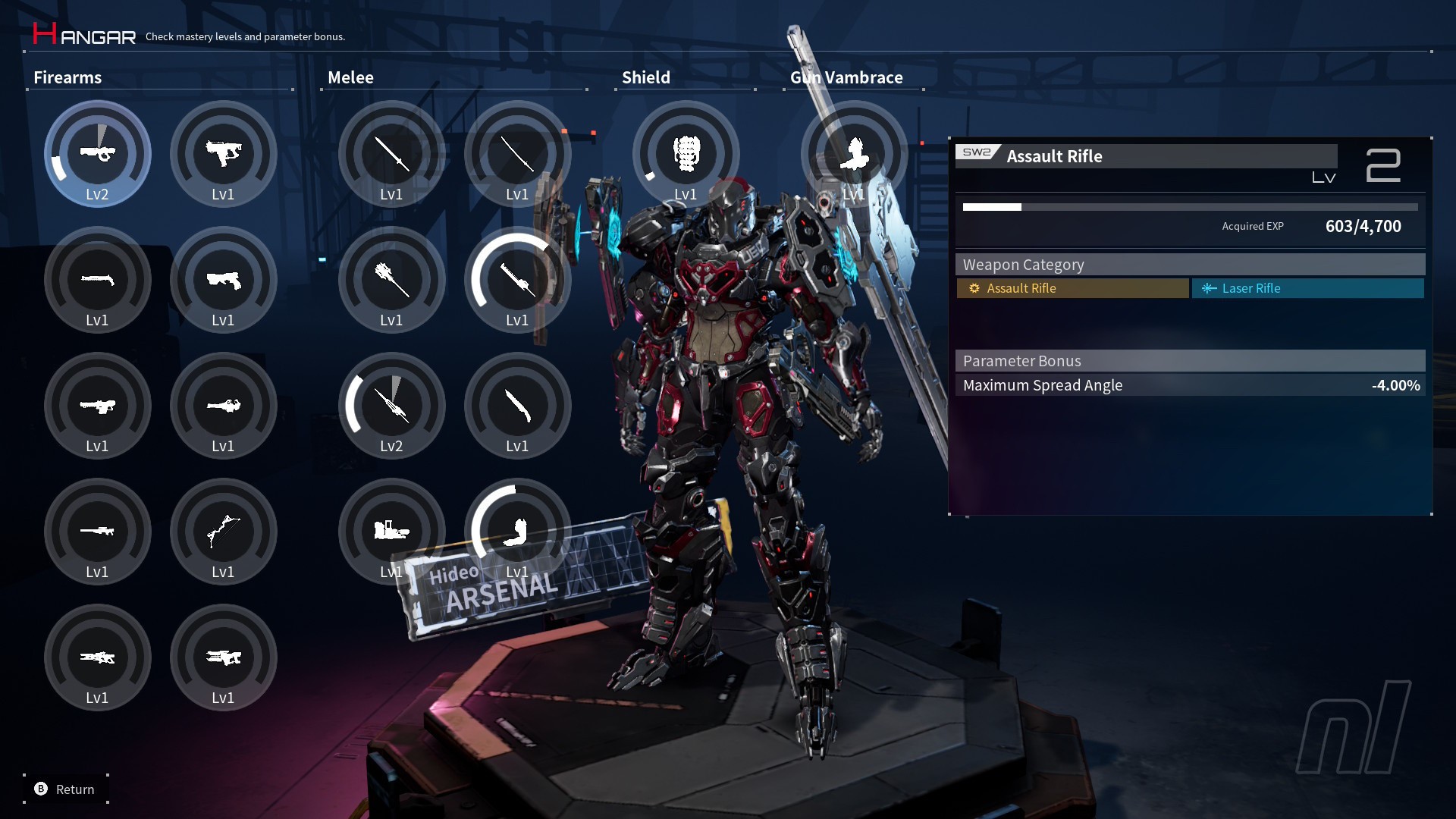
Task: Select the bow mastery icon
Action: (x=223, y=531)
